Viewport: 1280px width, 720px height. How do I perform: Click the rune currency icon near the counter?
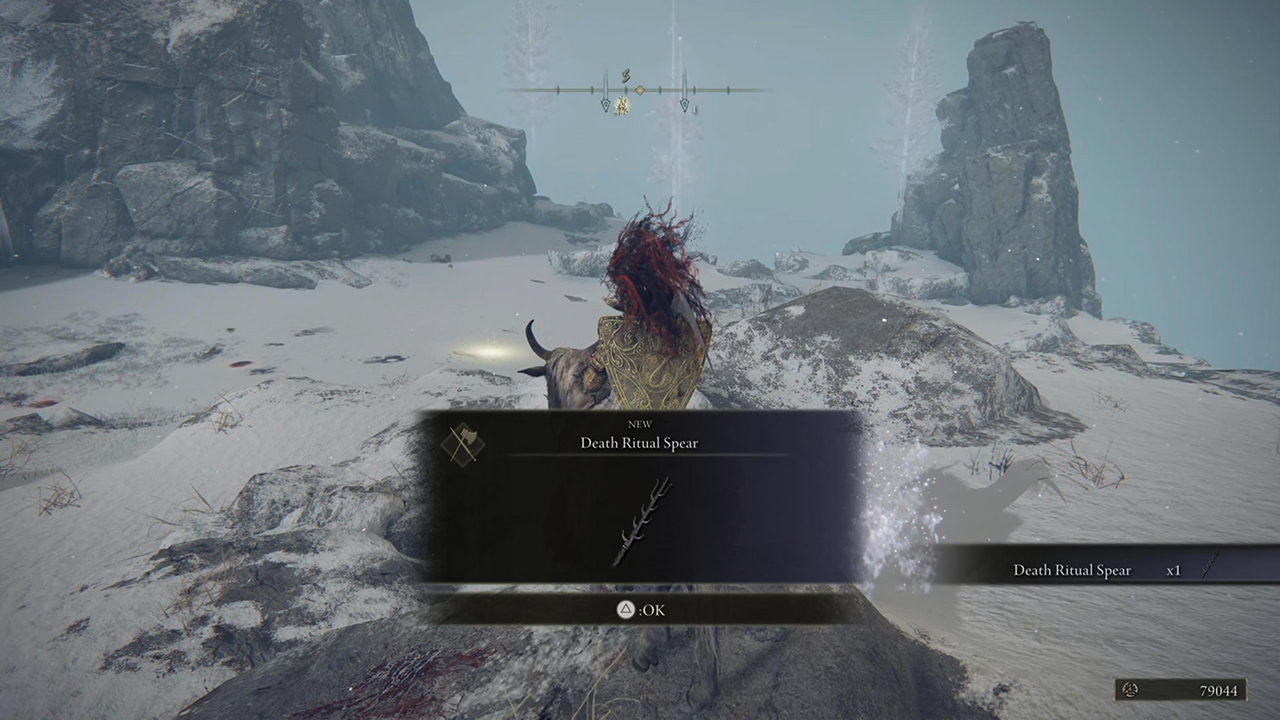click(1131, 690)
